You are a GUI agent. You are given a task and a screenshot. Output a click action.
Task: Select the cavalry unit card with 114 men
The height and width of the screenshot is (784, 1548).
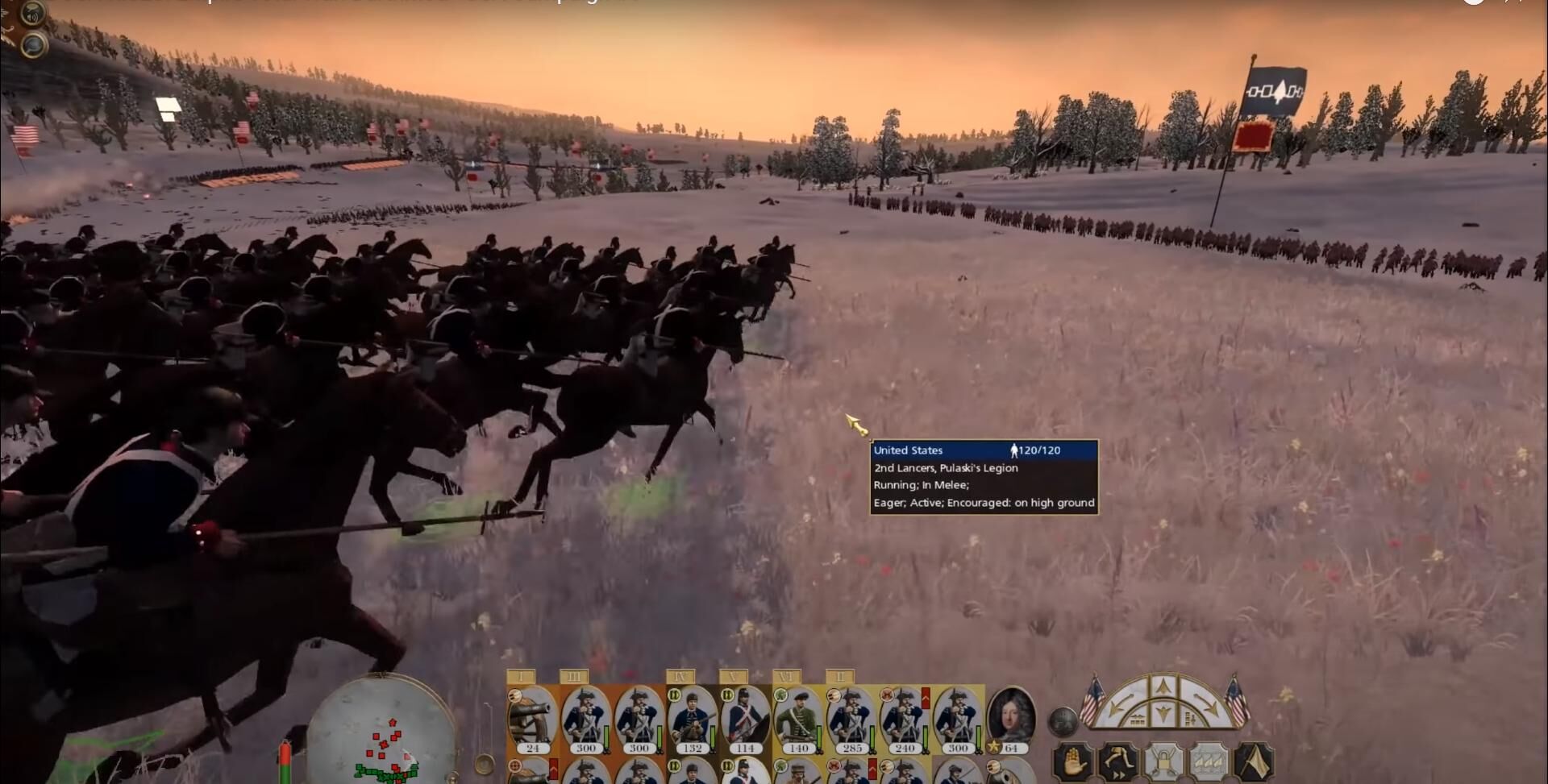[744, 719]
